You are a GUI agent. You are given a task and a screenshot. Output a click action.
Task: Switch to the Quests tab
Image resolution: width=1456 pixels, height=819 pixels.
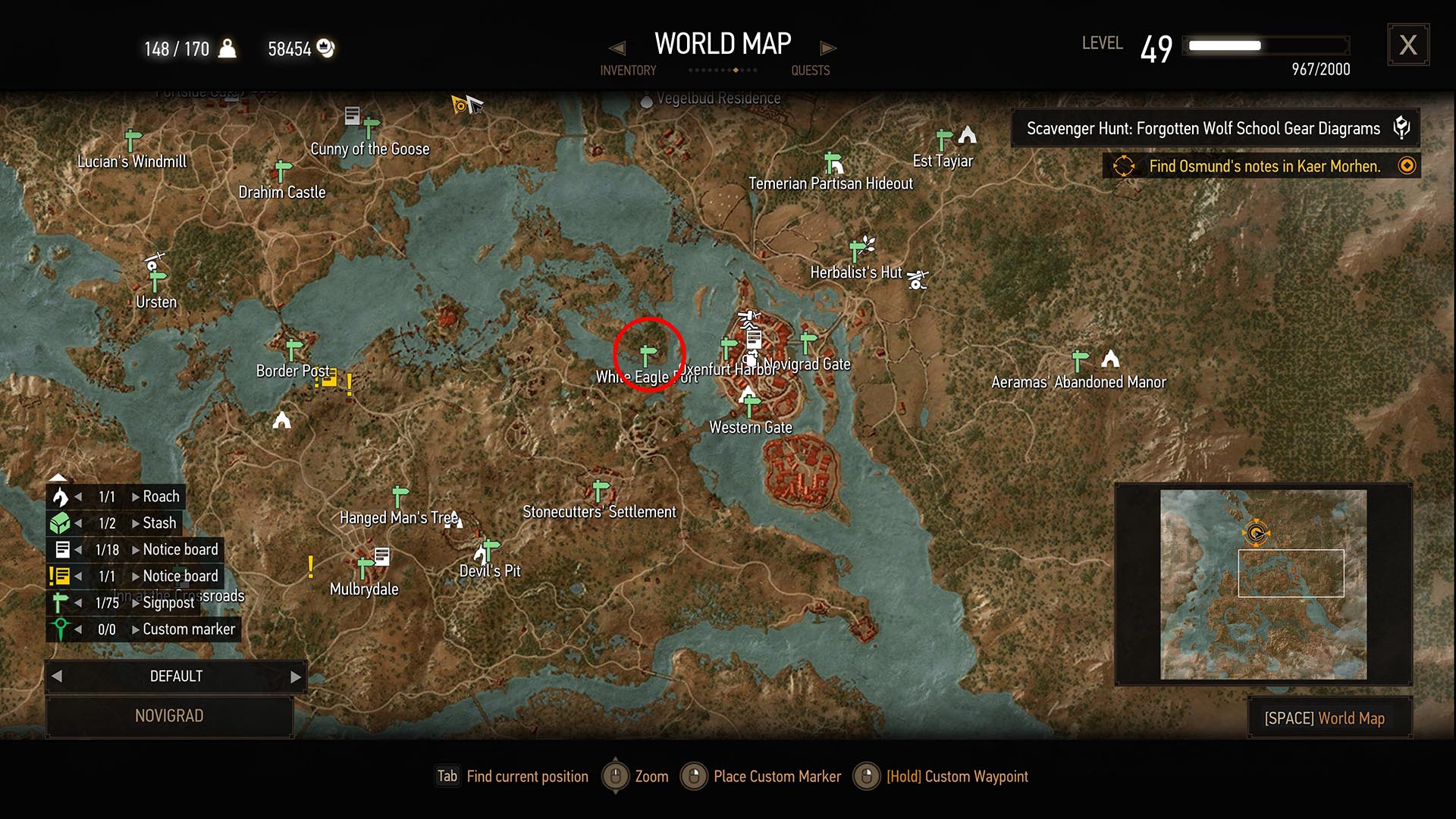pyautogui.click(x=810, y=71)
